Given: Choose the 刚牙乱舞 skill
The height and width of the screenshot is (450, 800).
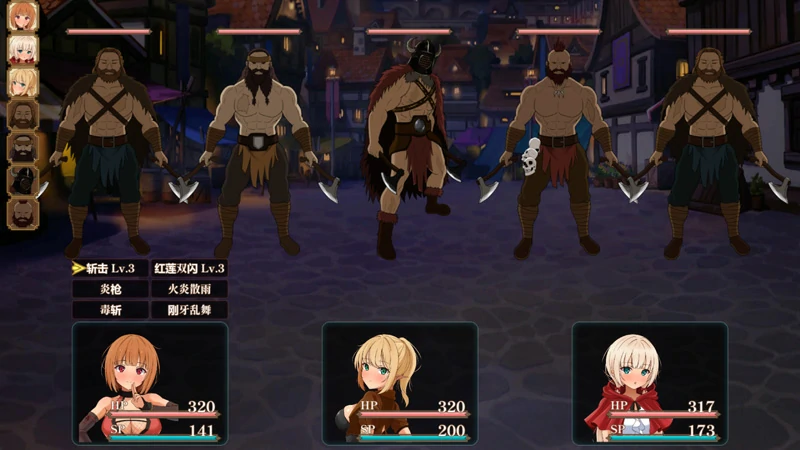Looking at the screenshot, I should pyautogui.click(x=189, y=310).
